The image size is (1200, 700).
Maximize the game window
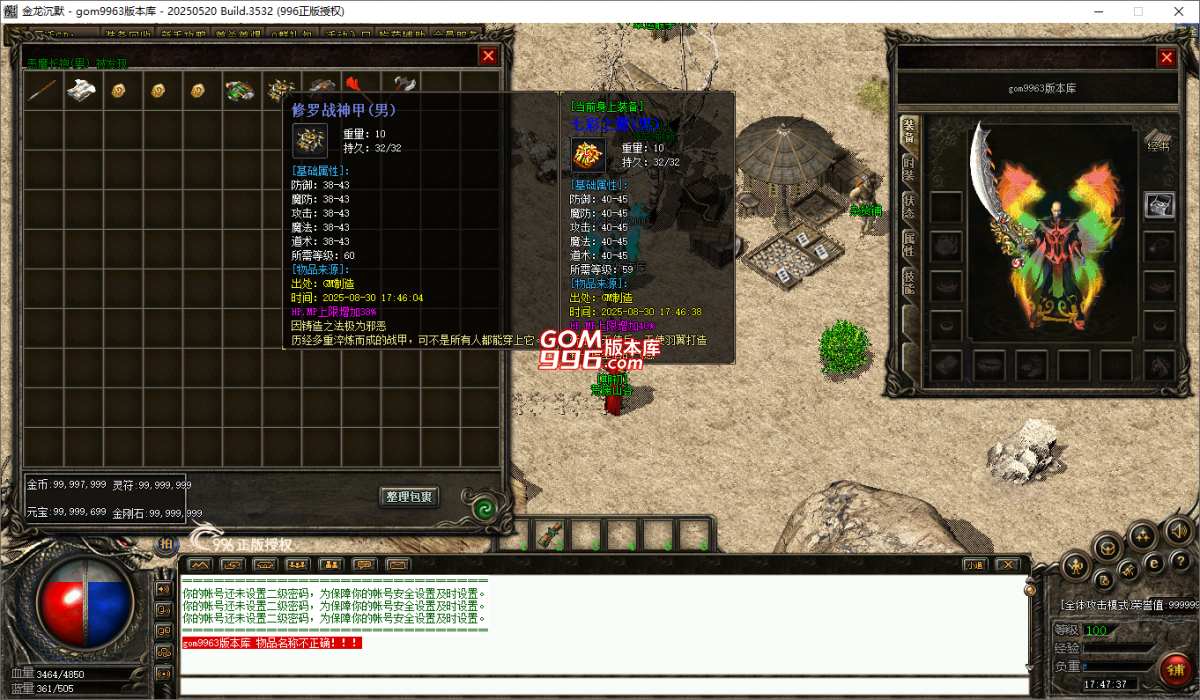(x=1137, y=11)
